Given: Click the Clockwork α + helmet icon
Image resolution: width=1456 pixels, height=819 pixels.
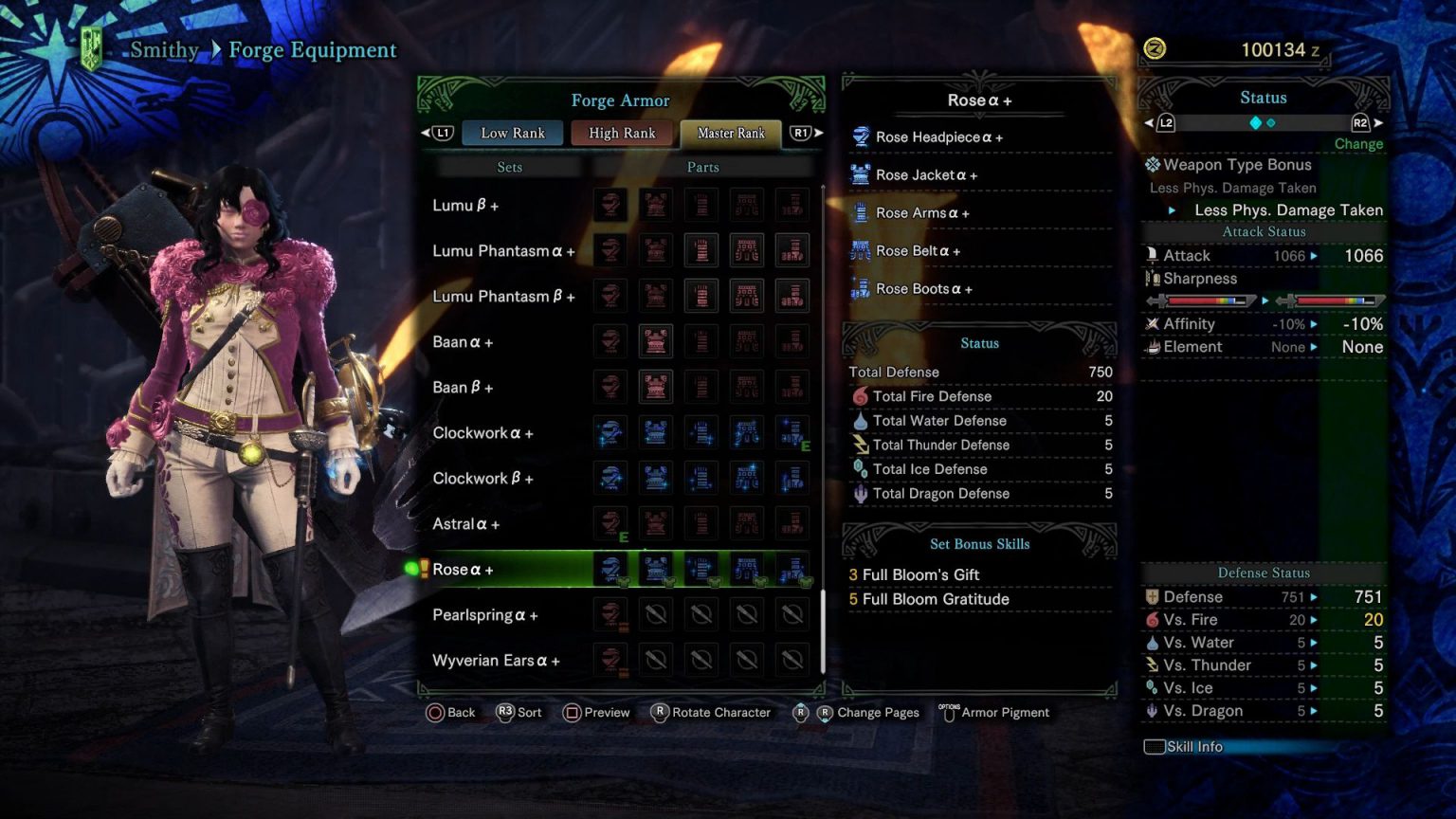Looking at the screenshot, I should (x=610, y=432).
